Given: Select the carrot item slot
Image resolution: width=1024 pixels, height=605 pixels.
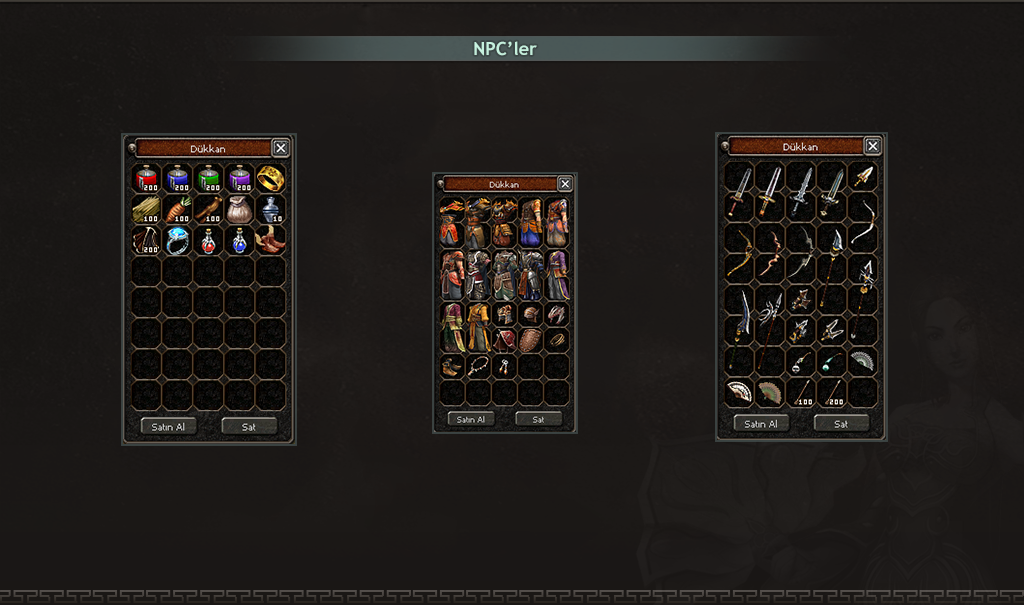Looking at the screenshot, I should (x=178, y=210).
